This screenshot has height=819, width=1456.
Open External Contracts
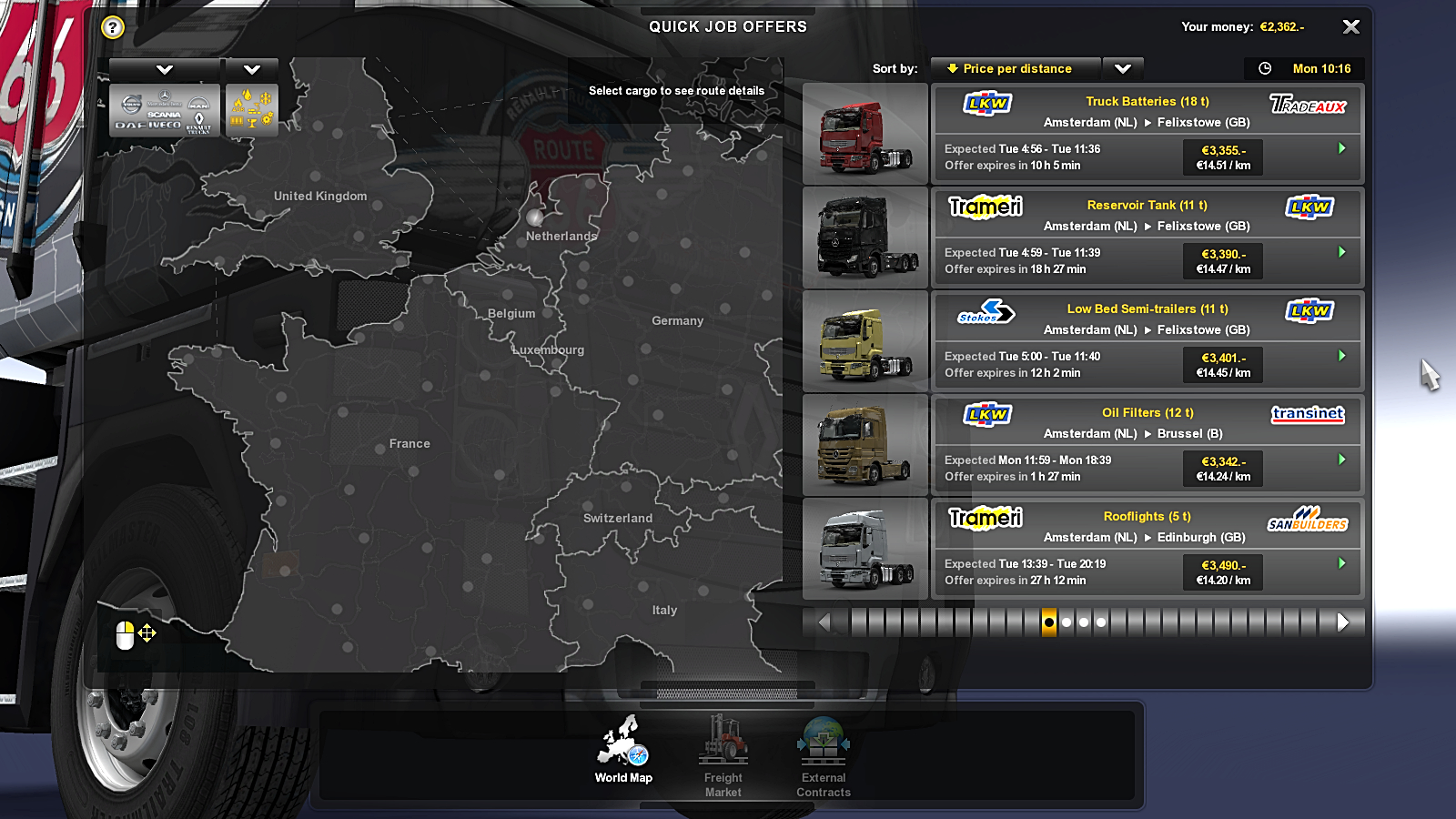pyautogui.click(x=824, y=755)
